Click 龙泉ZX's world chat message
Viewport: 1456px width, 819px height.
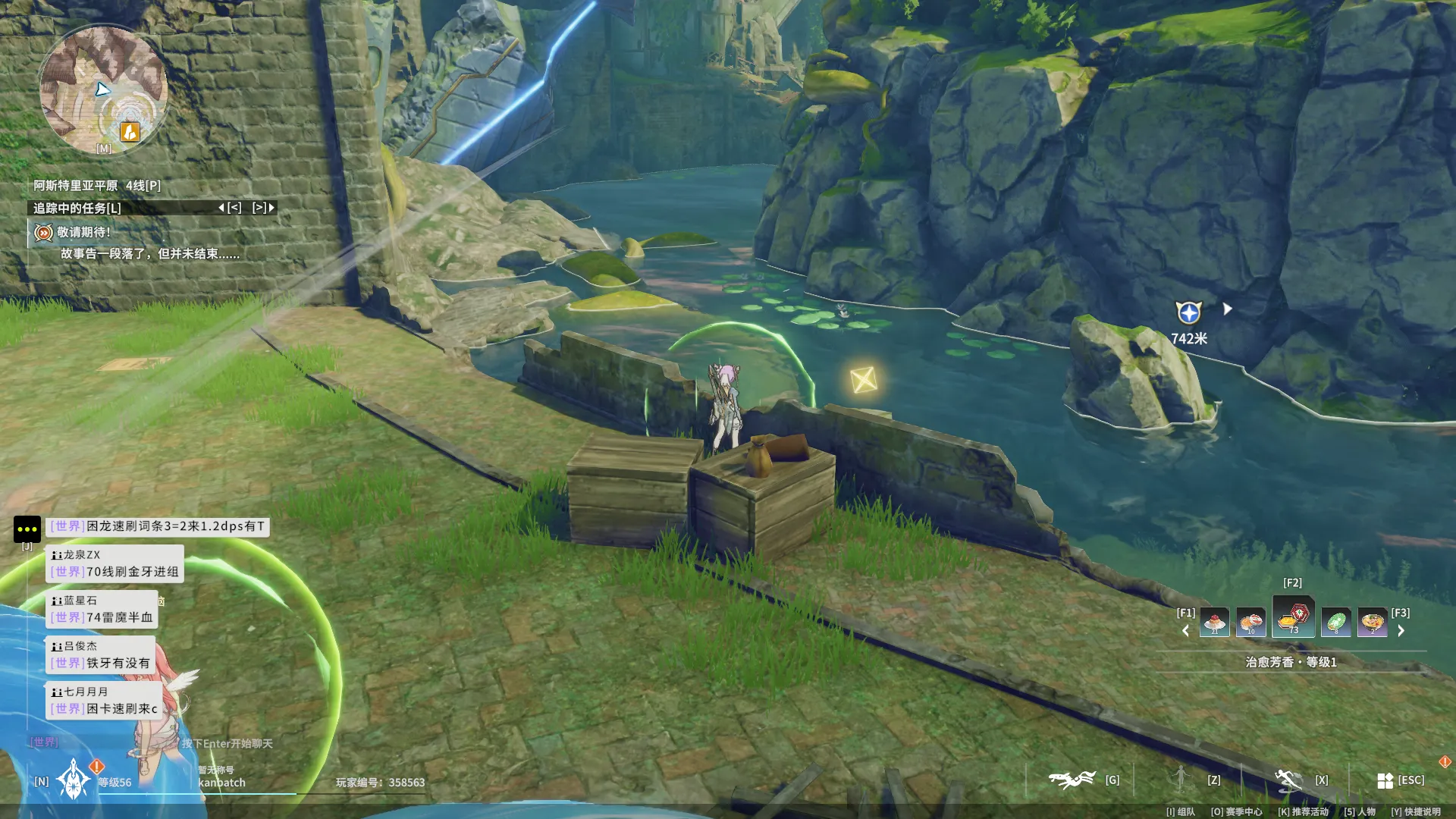point(115,571)
